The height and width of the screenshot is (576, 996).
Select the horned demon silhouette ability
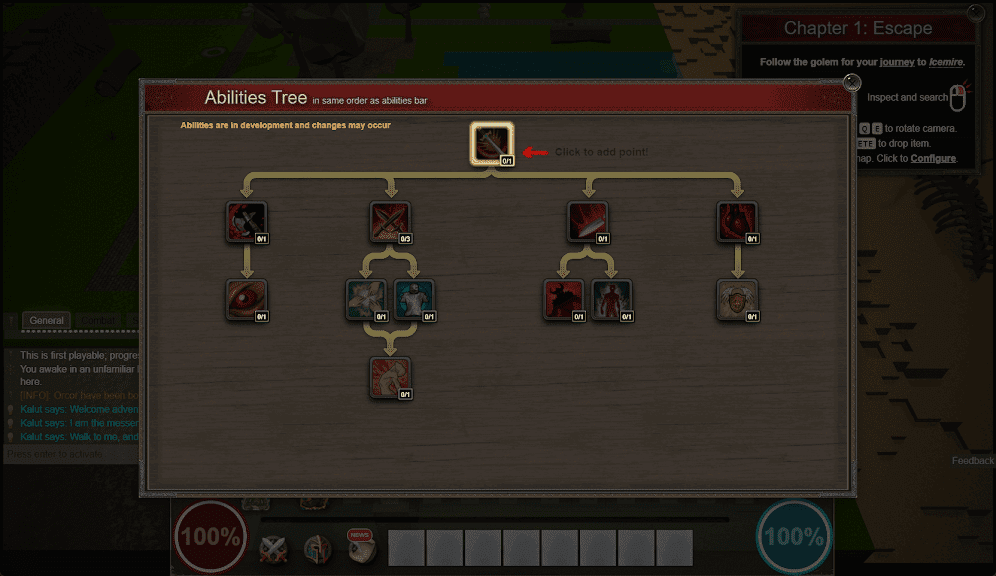pos(563,299)
